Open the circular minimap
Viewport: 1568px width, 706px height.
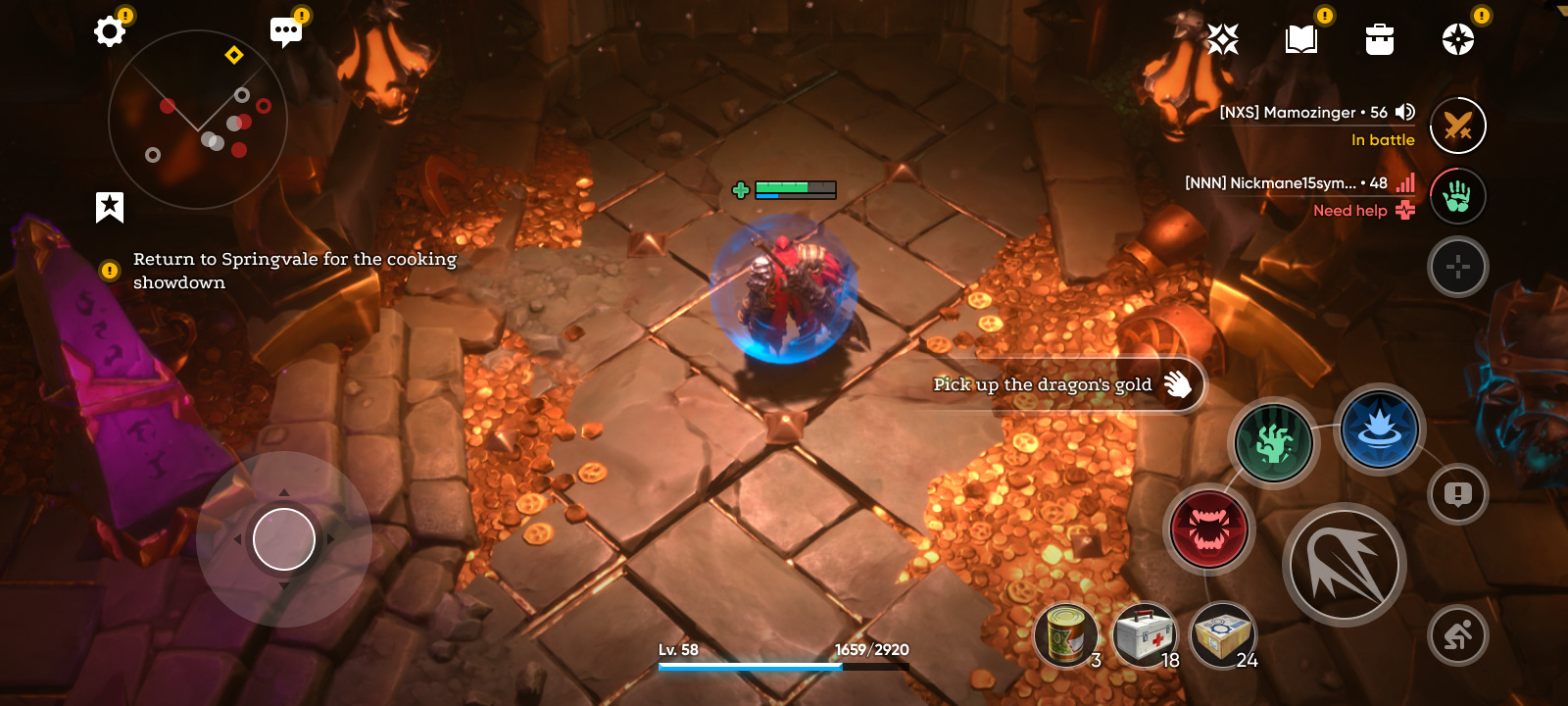pos(197,119)
